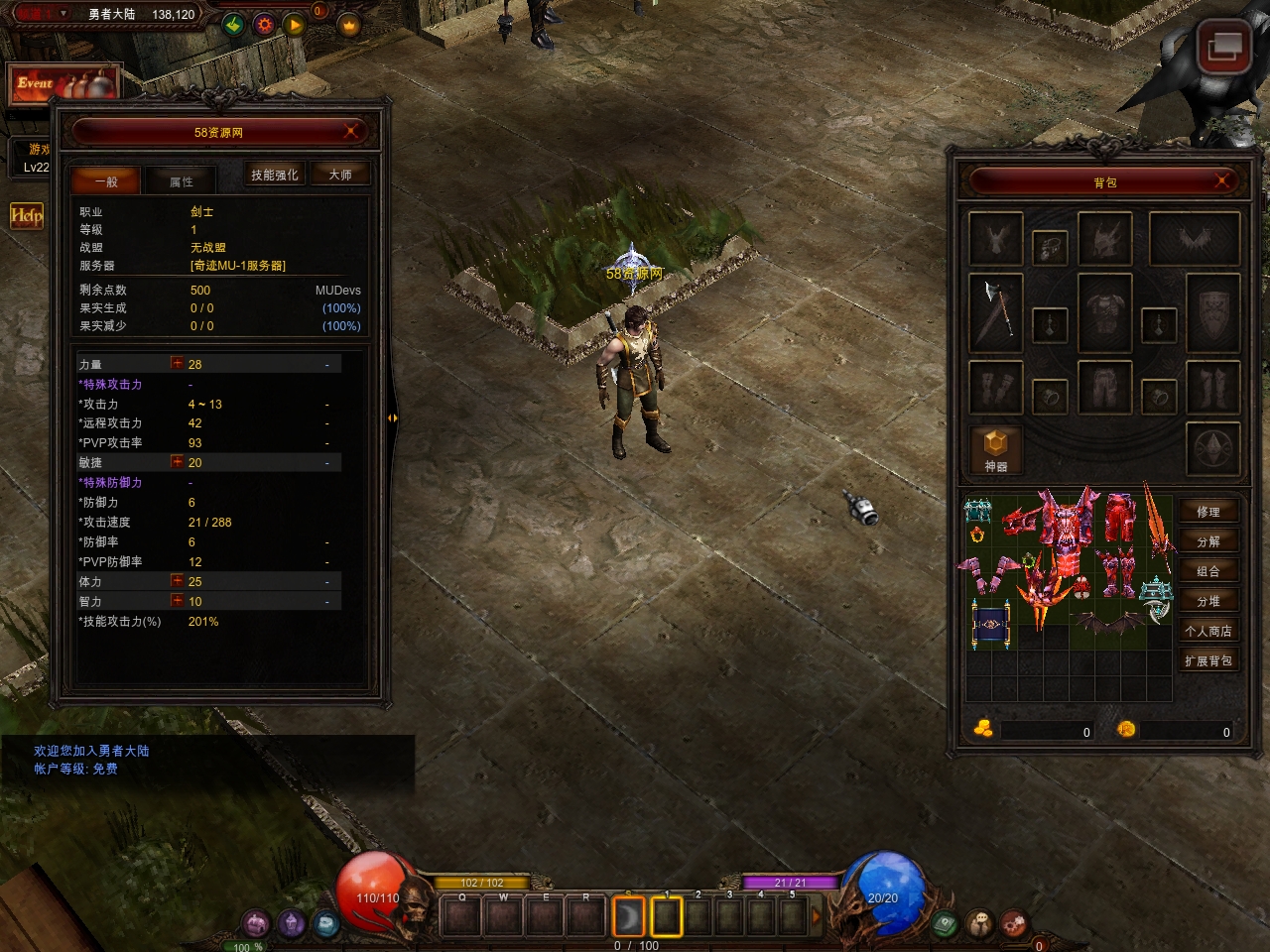The height and width of the screenshot is (952, 1270).
Task: Open the 组合 combine function
Action: click(x=1207, y=571)
